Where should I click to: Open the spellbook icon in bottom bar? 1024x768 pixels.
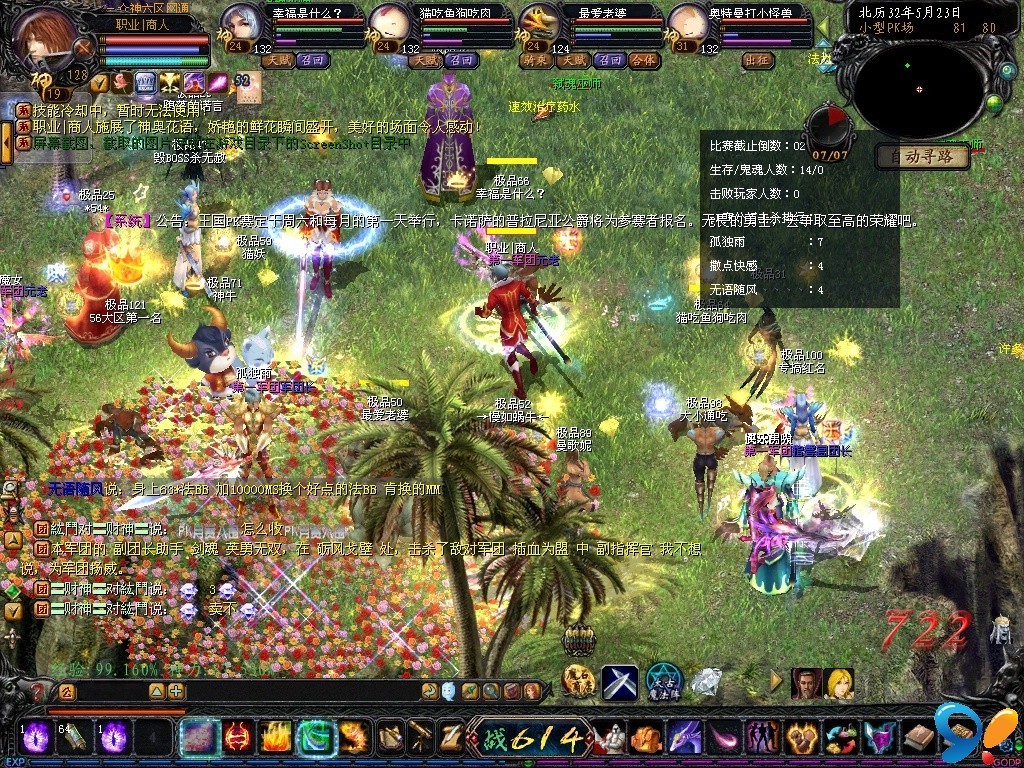[x=920, y=738]
